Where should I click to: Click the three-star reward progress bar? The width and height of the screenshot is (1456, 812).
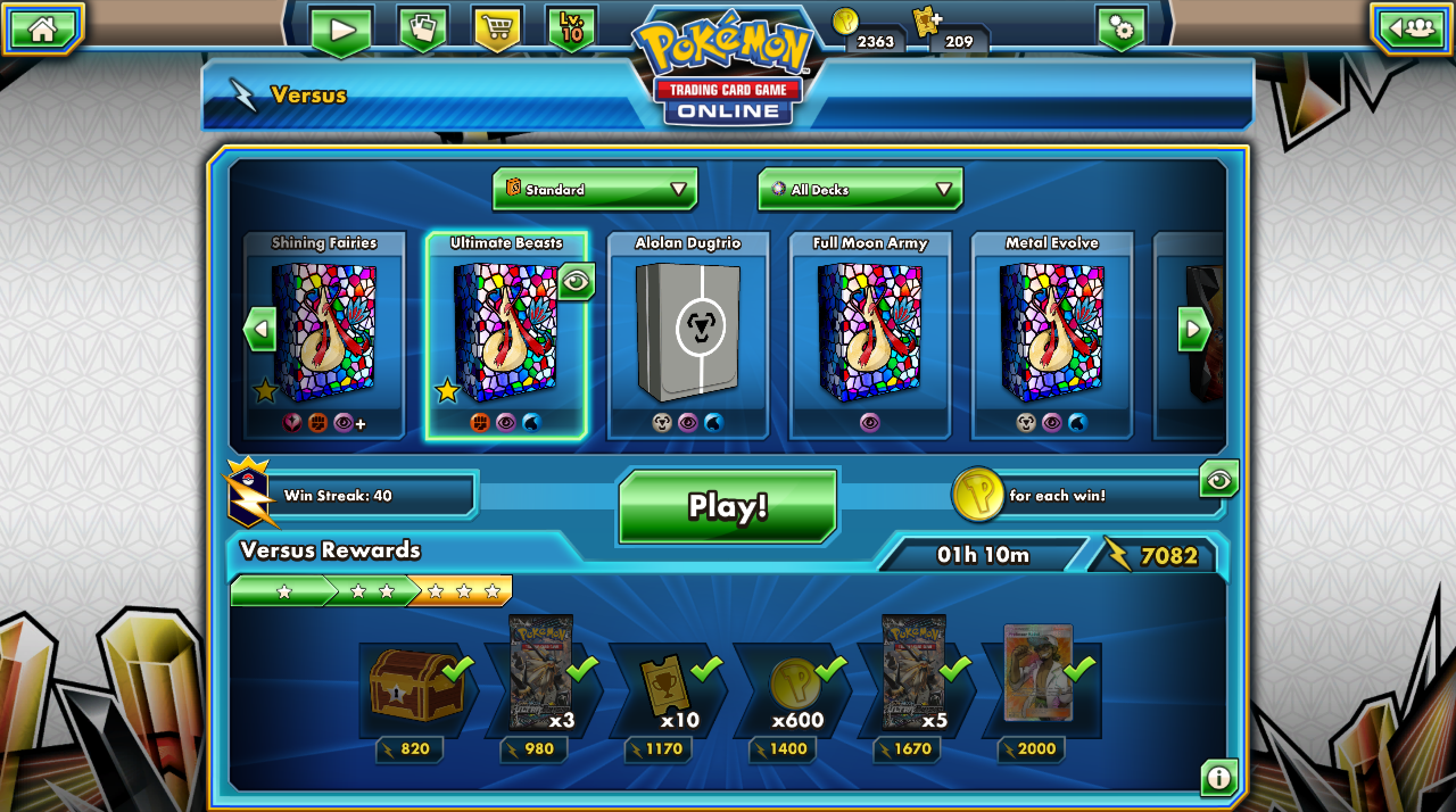pyautogui.click(x=373, y=591)
